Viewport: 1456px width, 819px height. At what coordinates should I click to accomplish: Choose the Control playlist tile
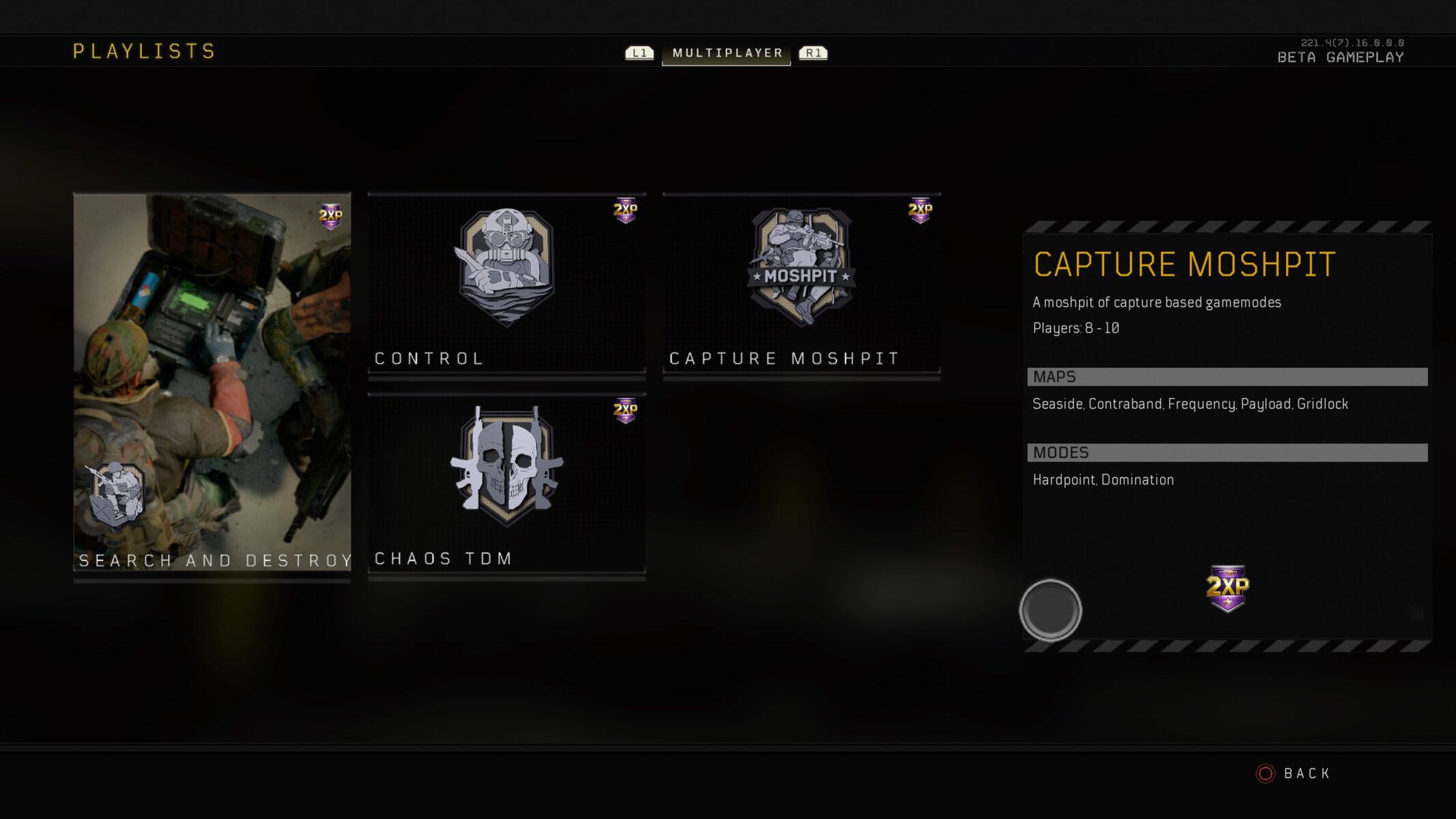506,284
